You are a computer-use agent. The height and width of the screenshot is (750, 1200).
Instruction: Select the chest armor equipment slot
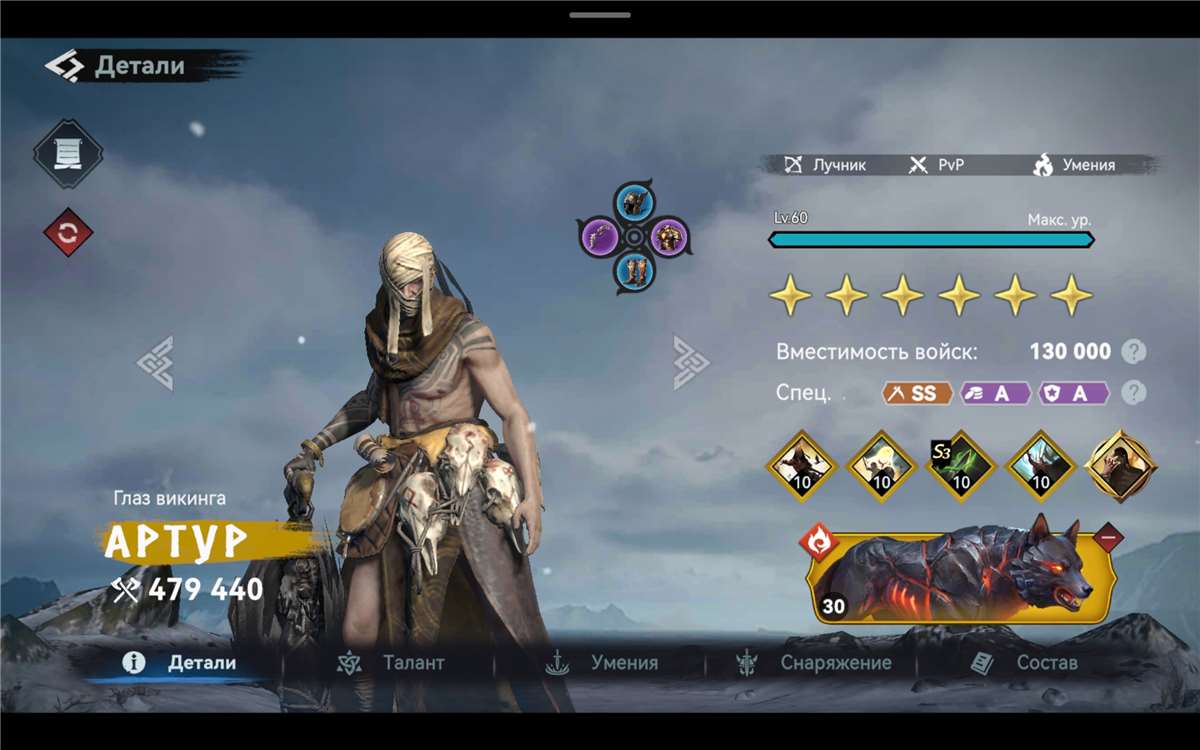(x=667, y=237)
